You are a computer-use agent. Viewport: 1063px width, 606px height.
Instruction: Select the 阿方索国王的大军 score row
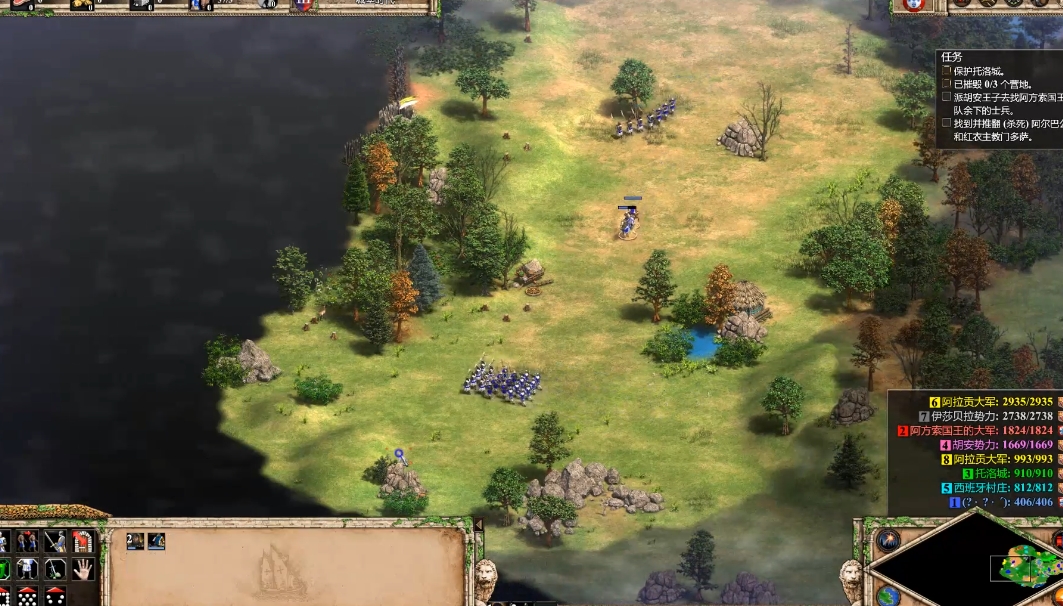975,430
